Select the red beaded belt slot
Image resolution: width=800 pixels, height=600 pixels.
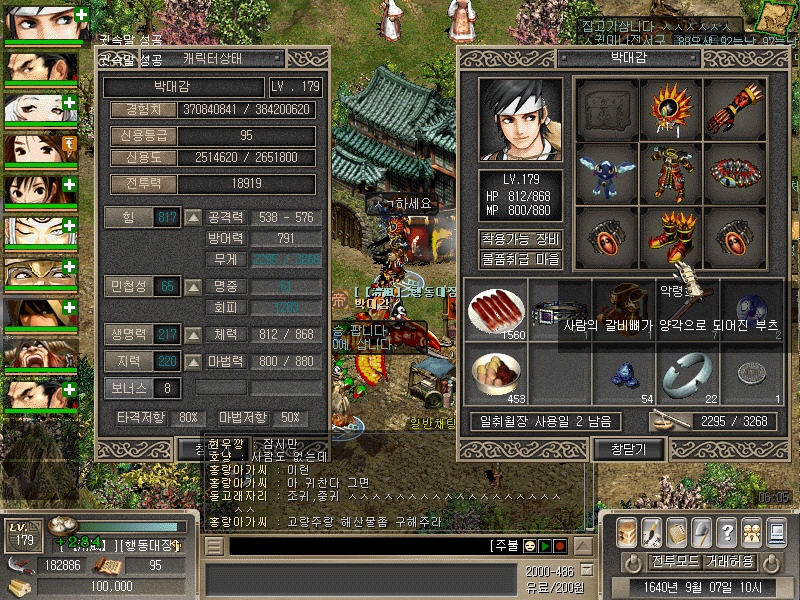tap(734, 173)
